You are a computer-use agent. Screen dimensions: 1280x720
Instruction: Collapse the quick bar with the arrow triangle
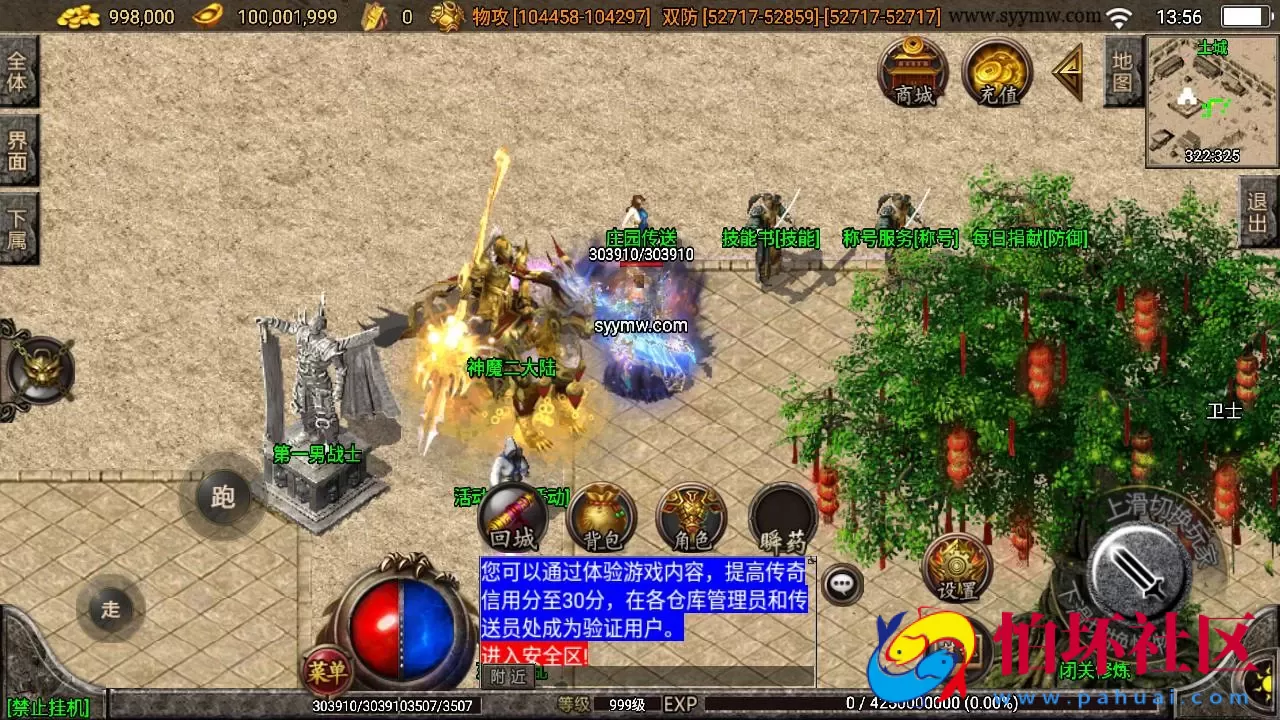(1066, 70)
